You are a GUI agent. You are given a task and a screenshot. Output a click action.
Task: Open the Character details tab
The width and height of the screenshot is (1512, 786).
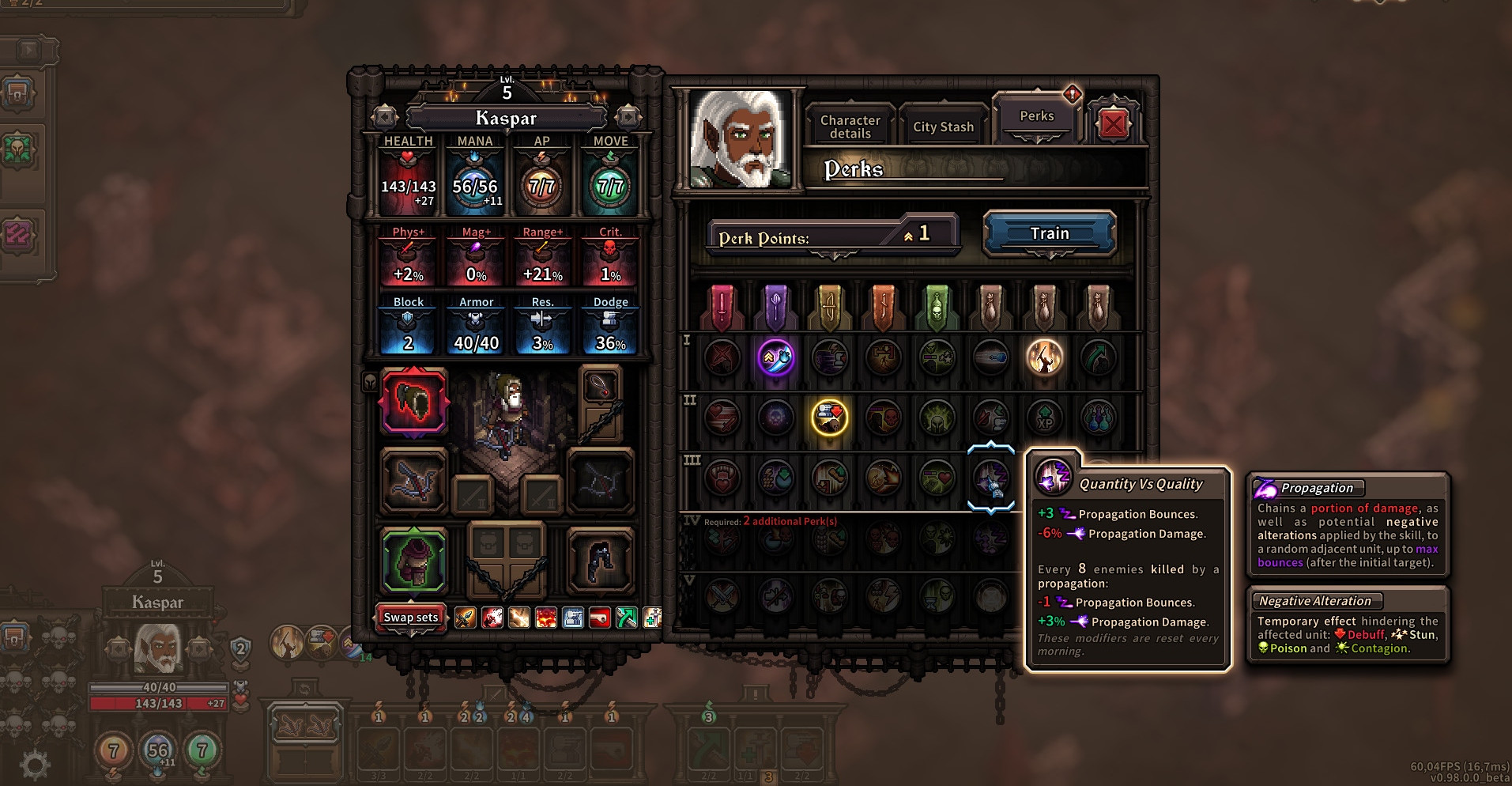tap(850, 127)
